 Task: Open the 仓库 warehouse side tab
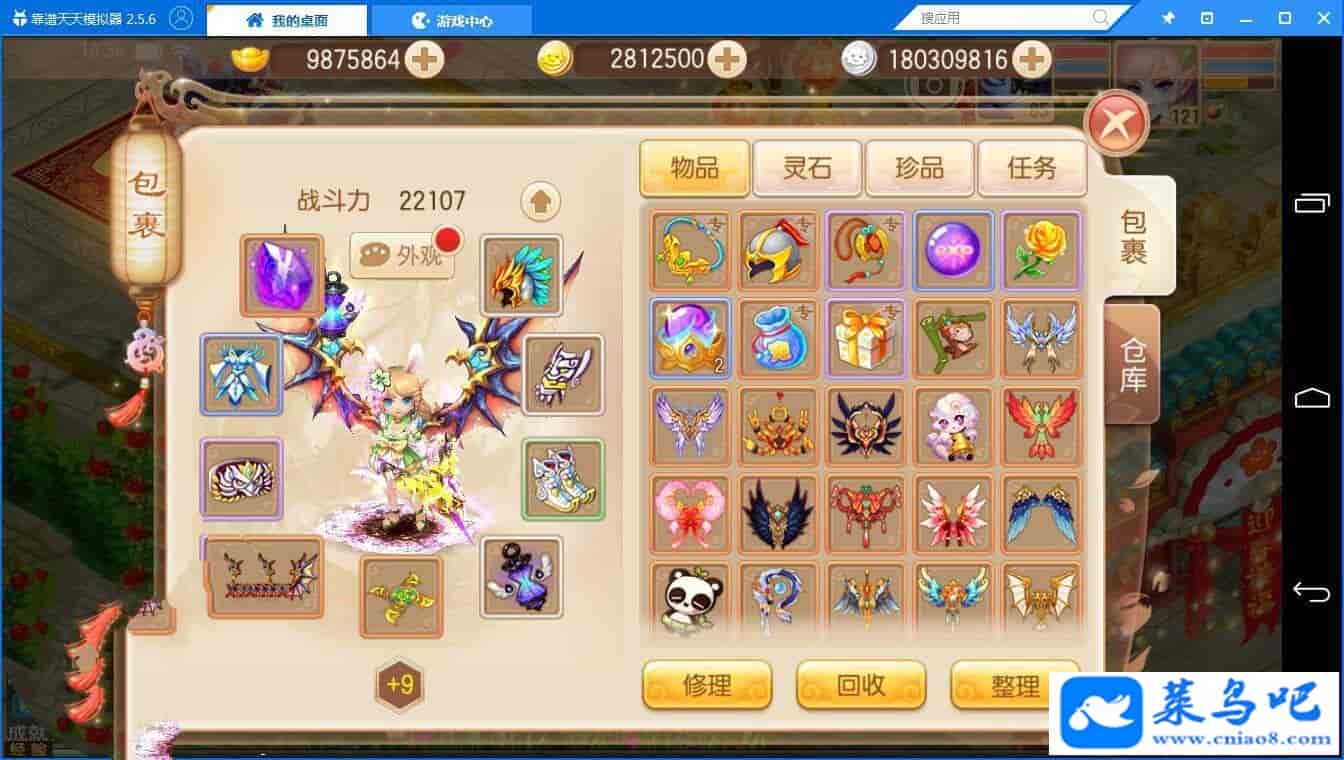coord(1133,364)
